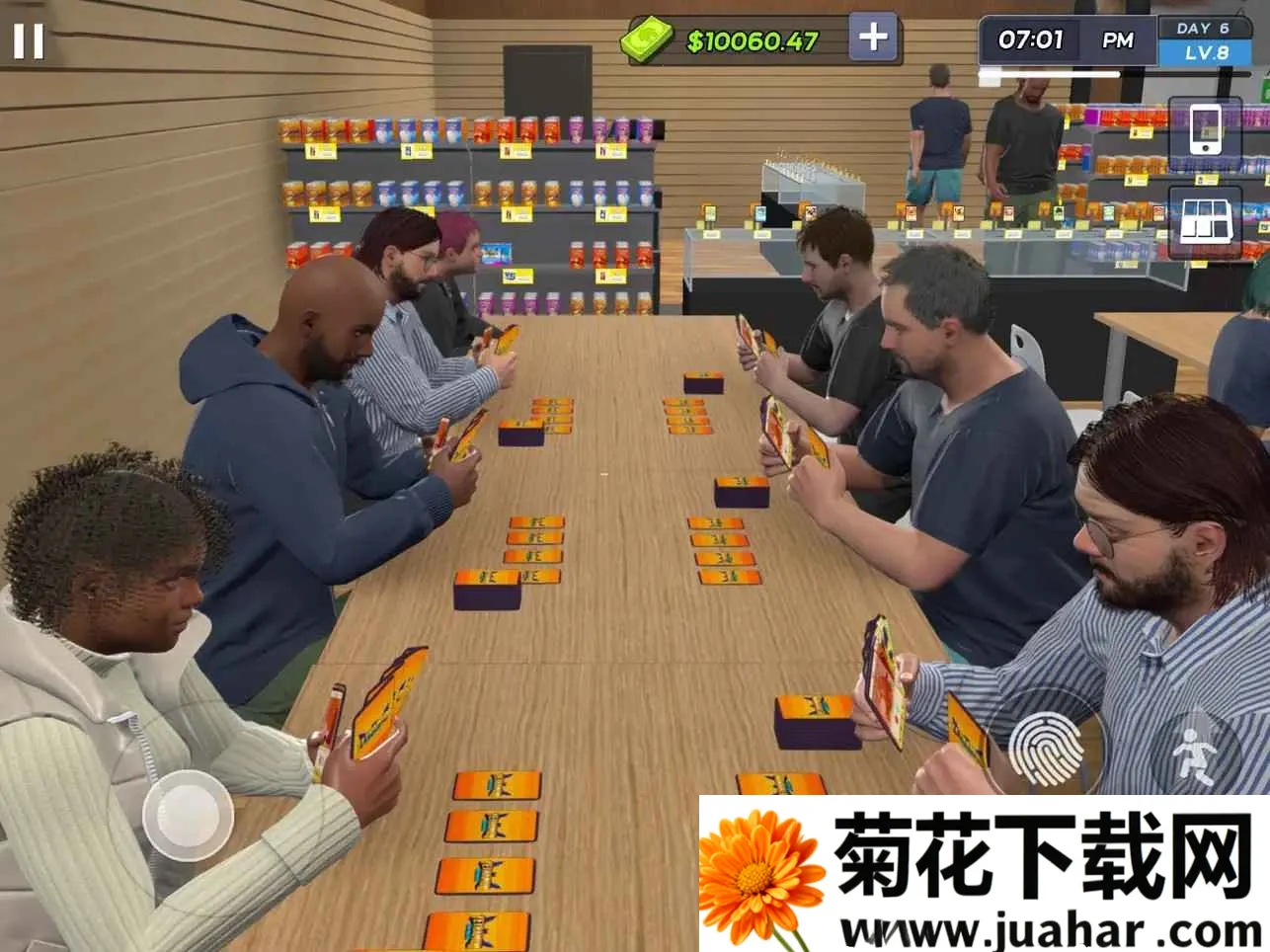Tap the DAY 6 indicator

click(1204, 28)
